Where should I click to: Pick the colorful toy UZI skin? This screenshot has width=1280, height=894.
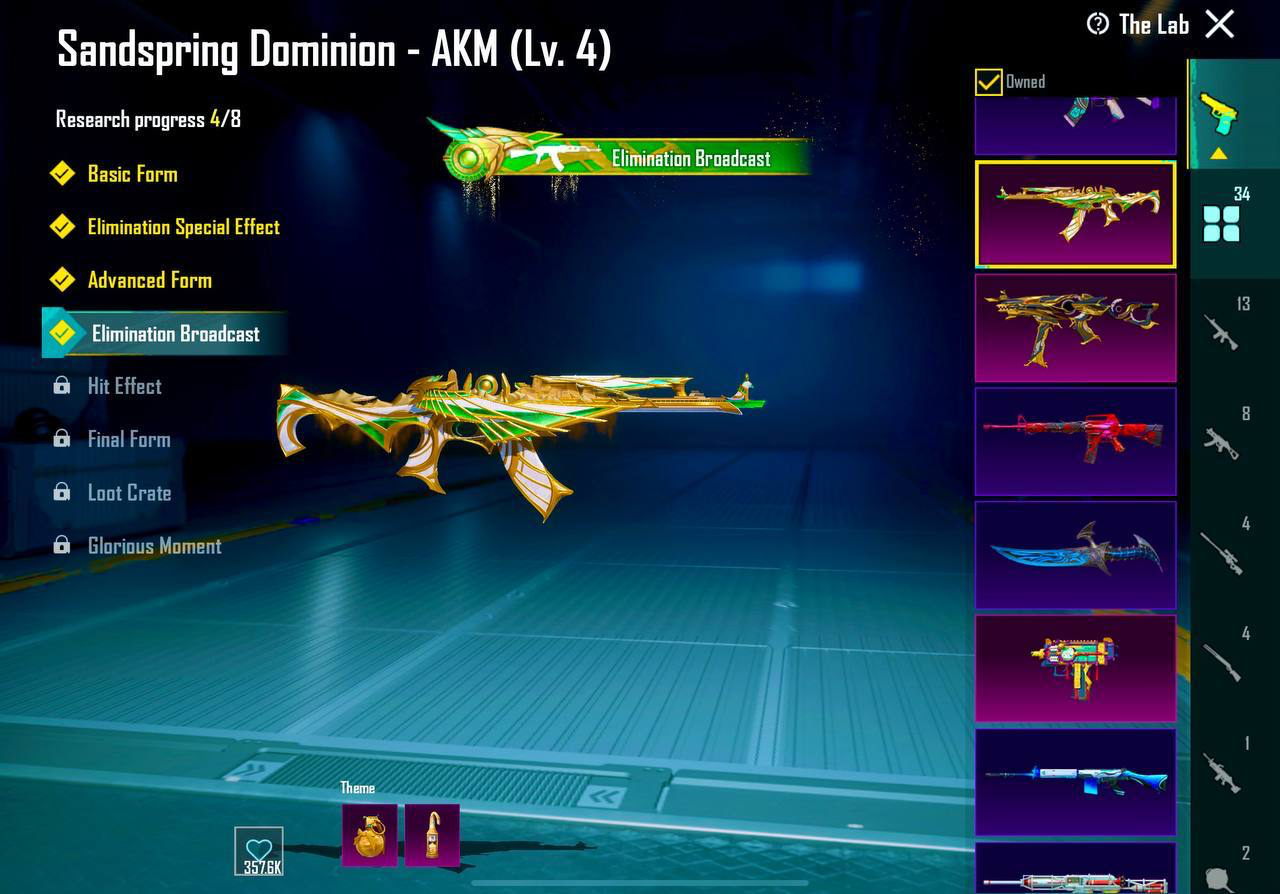click(1075, 668)
